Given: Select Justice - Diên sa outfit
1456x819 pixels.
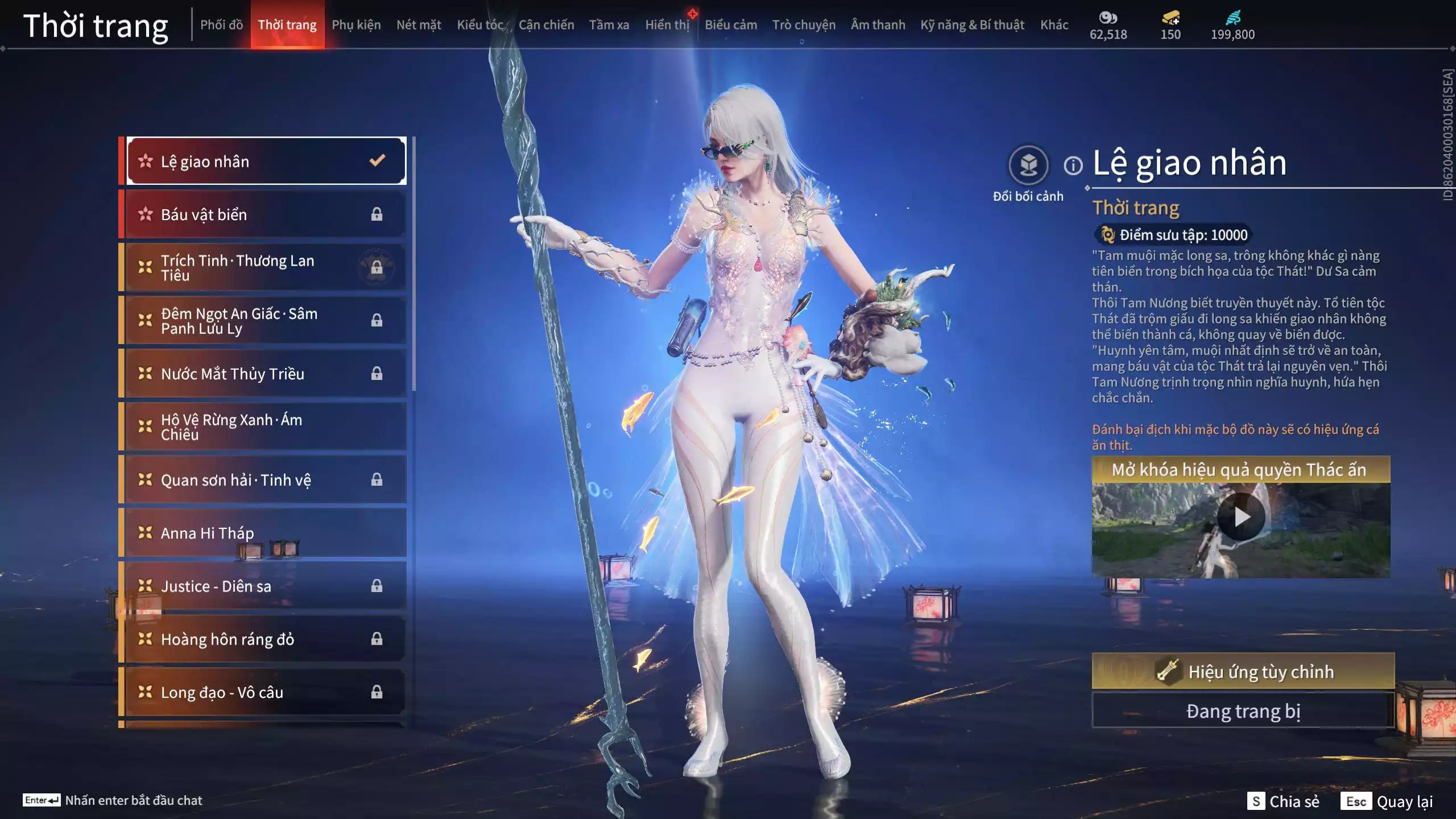Looking at the screenshot, I should 265,586.
